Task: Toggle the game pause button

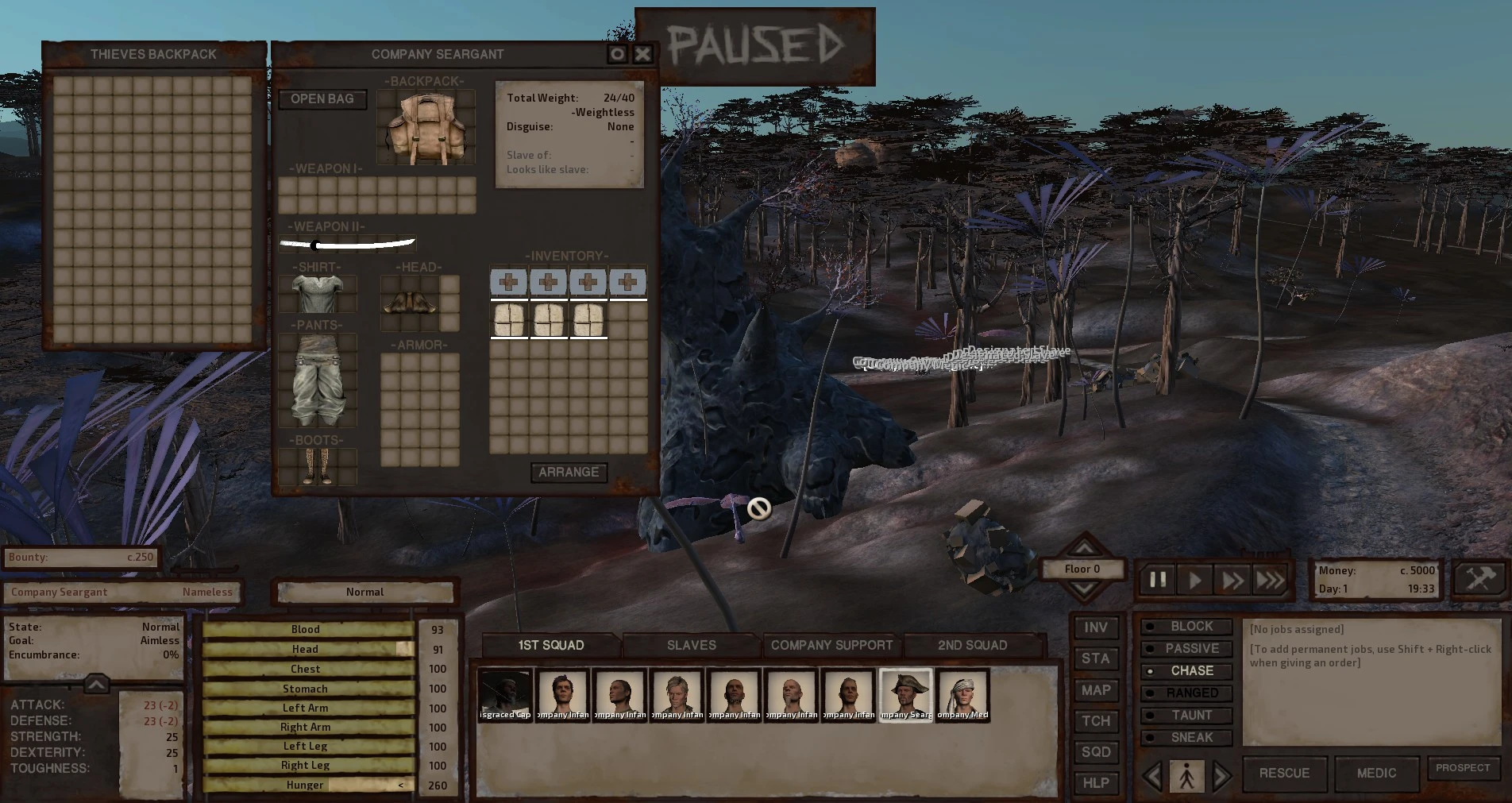Action: (x=1158, y=580)
